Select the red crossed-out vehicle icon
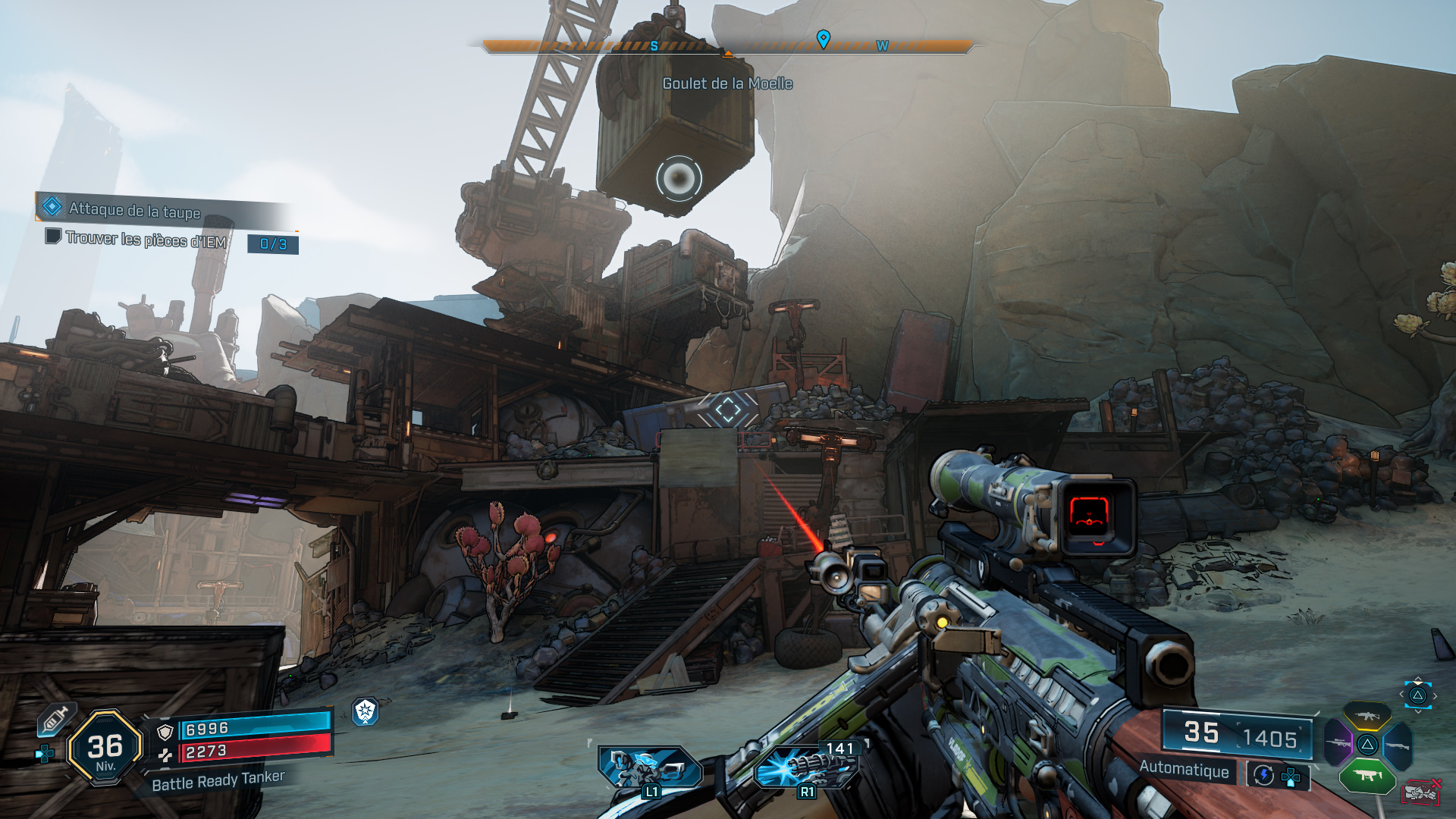This screenshot has height=819, width=1456. pos(1420,792)
